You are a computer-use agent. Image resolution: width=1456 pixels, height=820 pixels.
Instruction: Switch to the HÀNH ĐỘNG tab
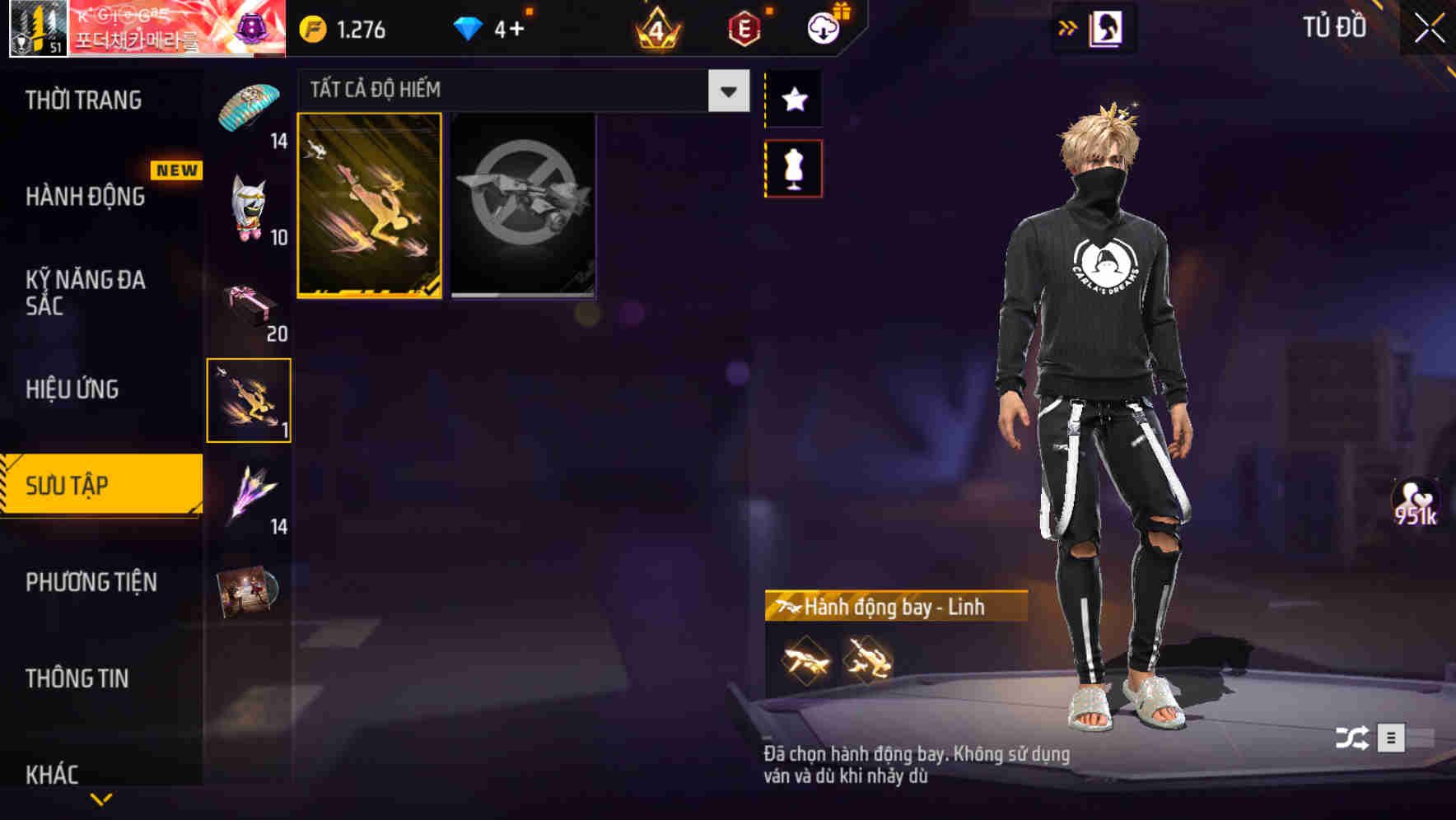(82, 198)
